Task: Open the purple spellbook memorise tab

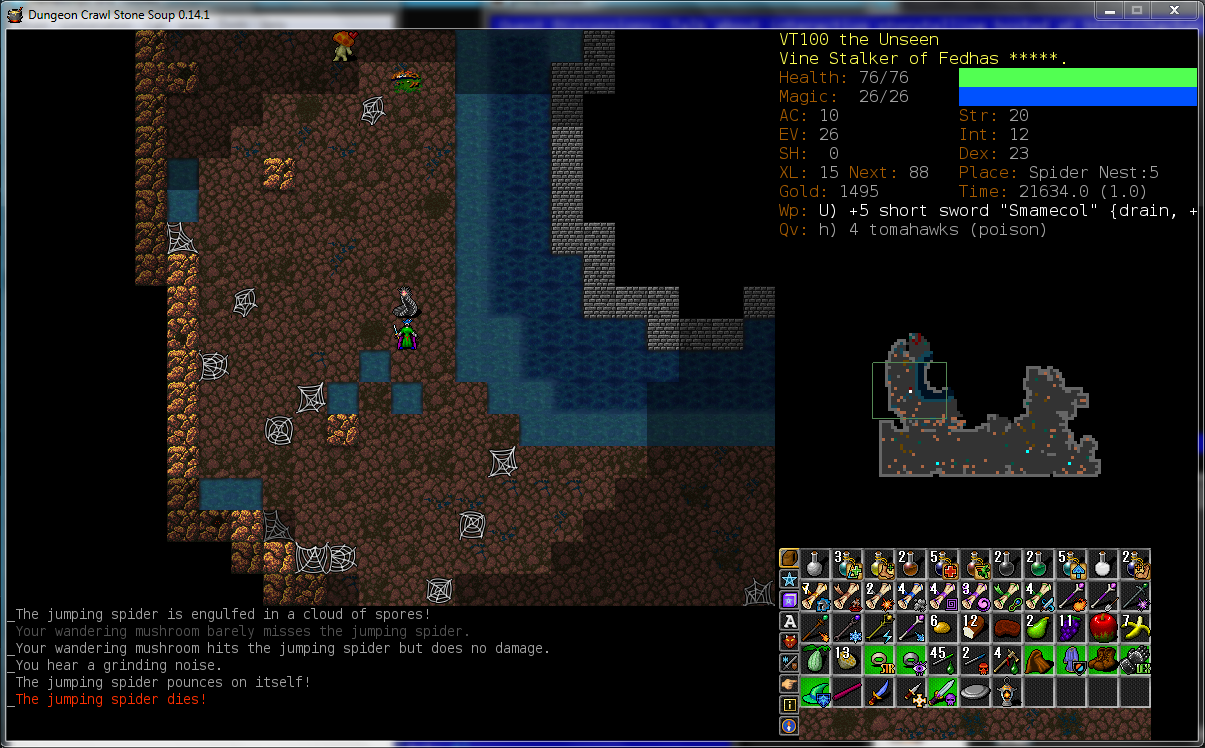Action: 789,600
